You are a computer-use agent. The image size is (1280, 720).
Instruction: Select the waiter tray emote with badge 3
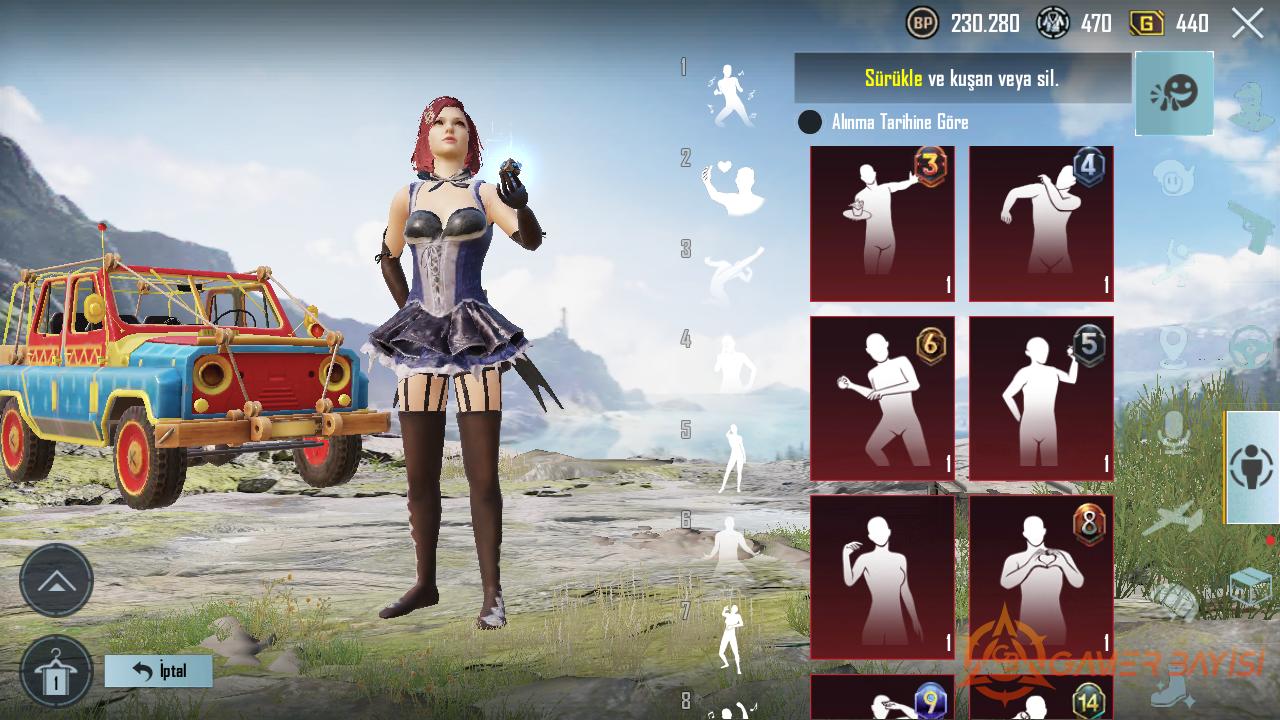882,224
